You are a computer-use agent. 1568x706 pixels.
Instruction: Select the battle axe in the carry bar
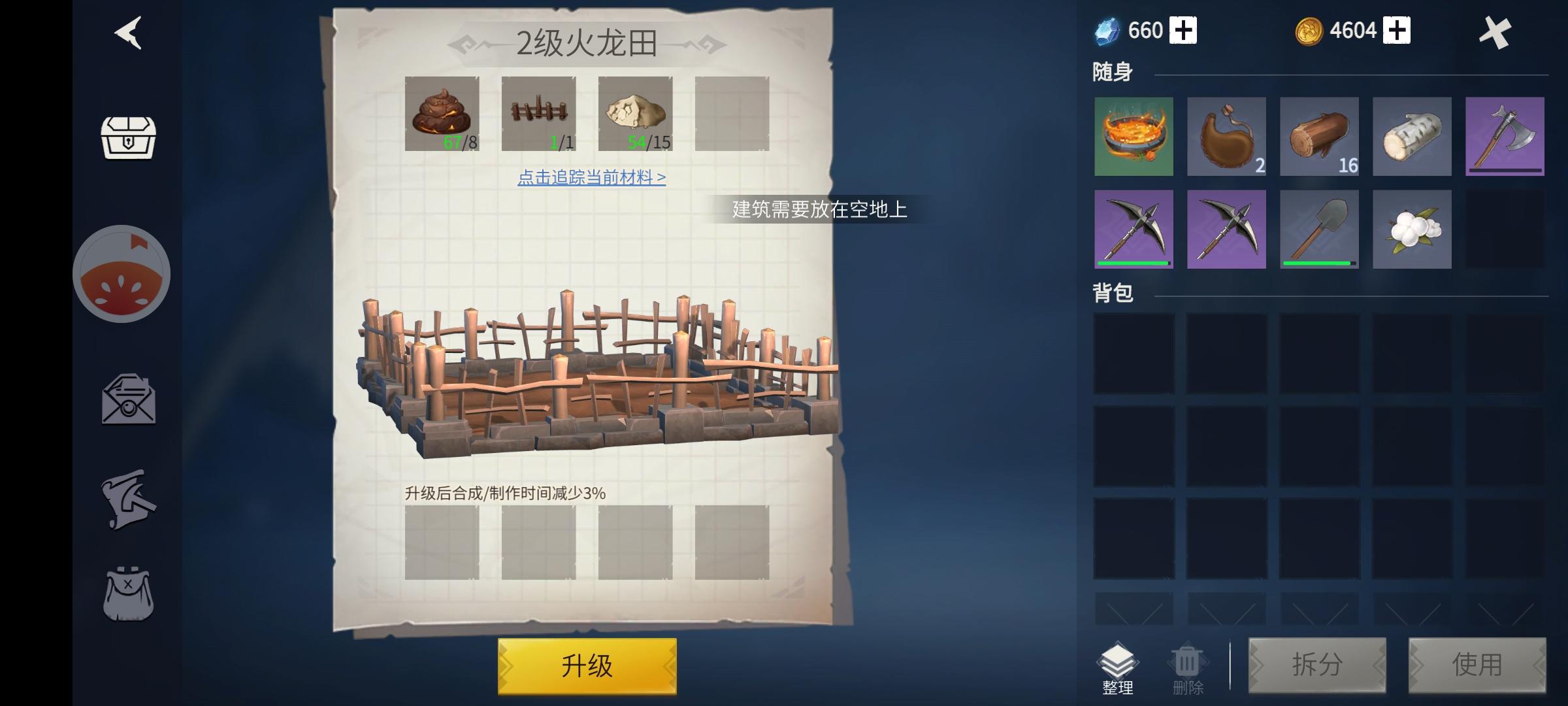[1505, 137]
